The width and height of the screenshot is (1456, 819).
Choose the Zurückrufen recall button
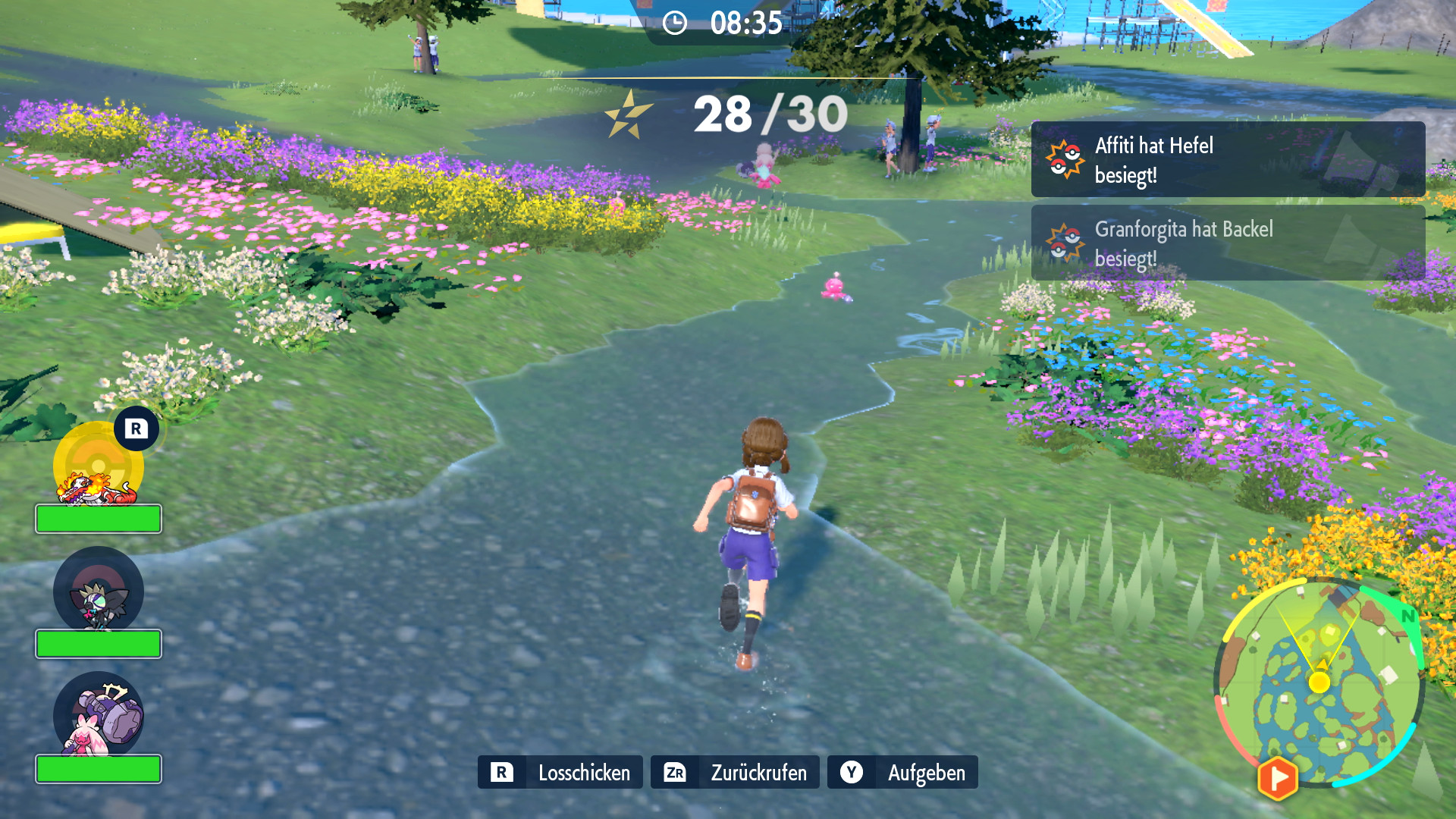pos(734,772)
